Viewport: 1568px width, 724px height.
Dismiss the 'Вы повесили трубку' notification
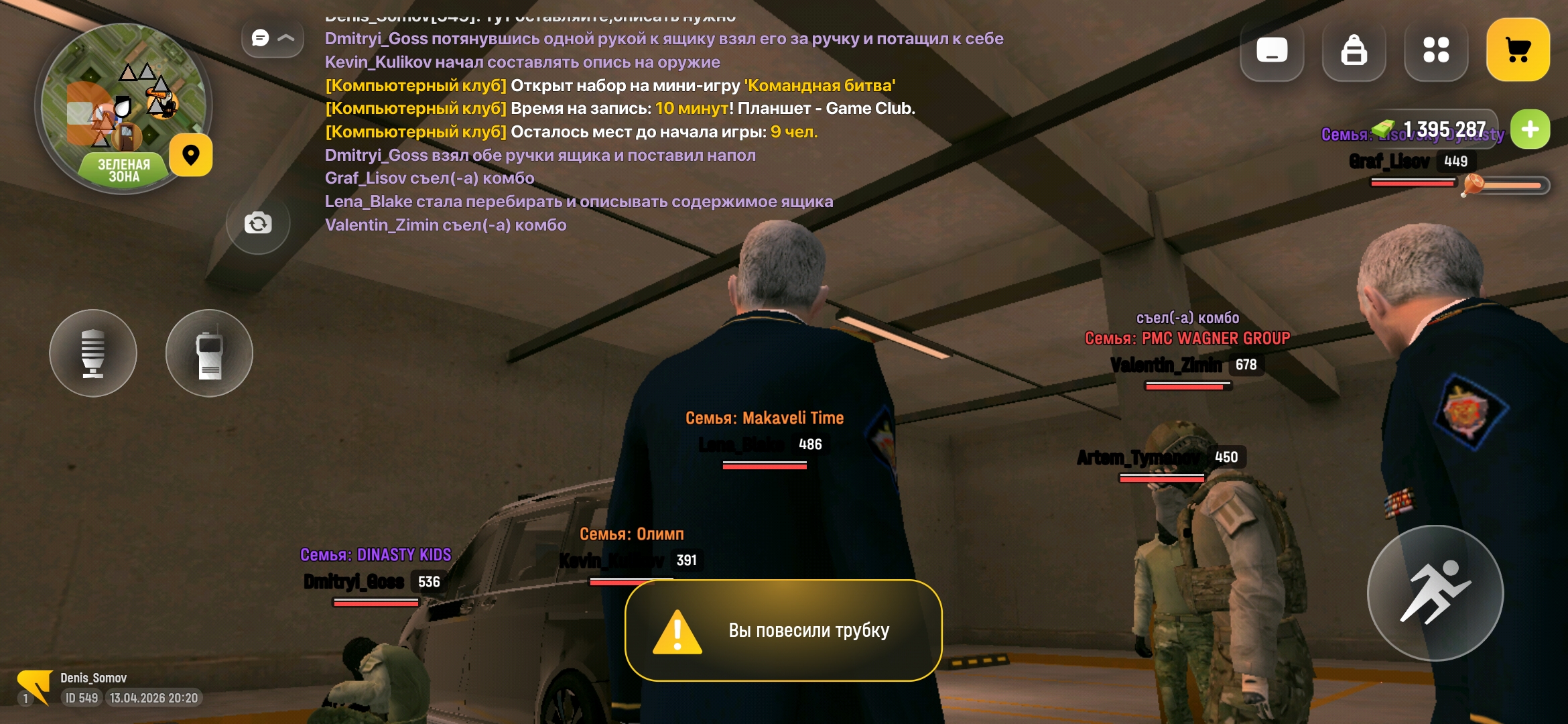coord(783,631)
